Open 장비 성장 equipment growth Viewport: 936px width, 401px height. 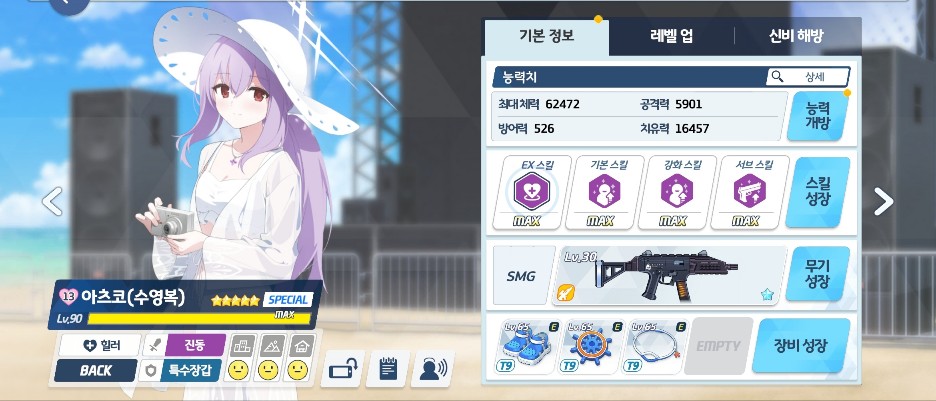tap(801, 346)
